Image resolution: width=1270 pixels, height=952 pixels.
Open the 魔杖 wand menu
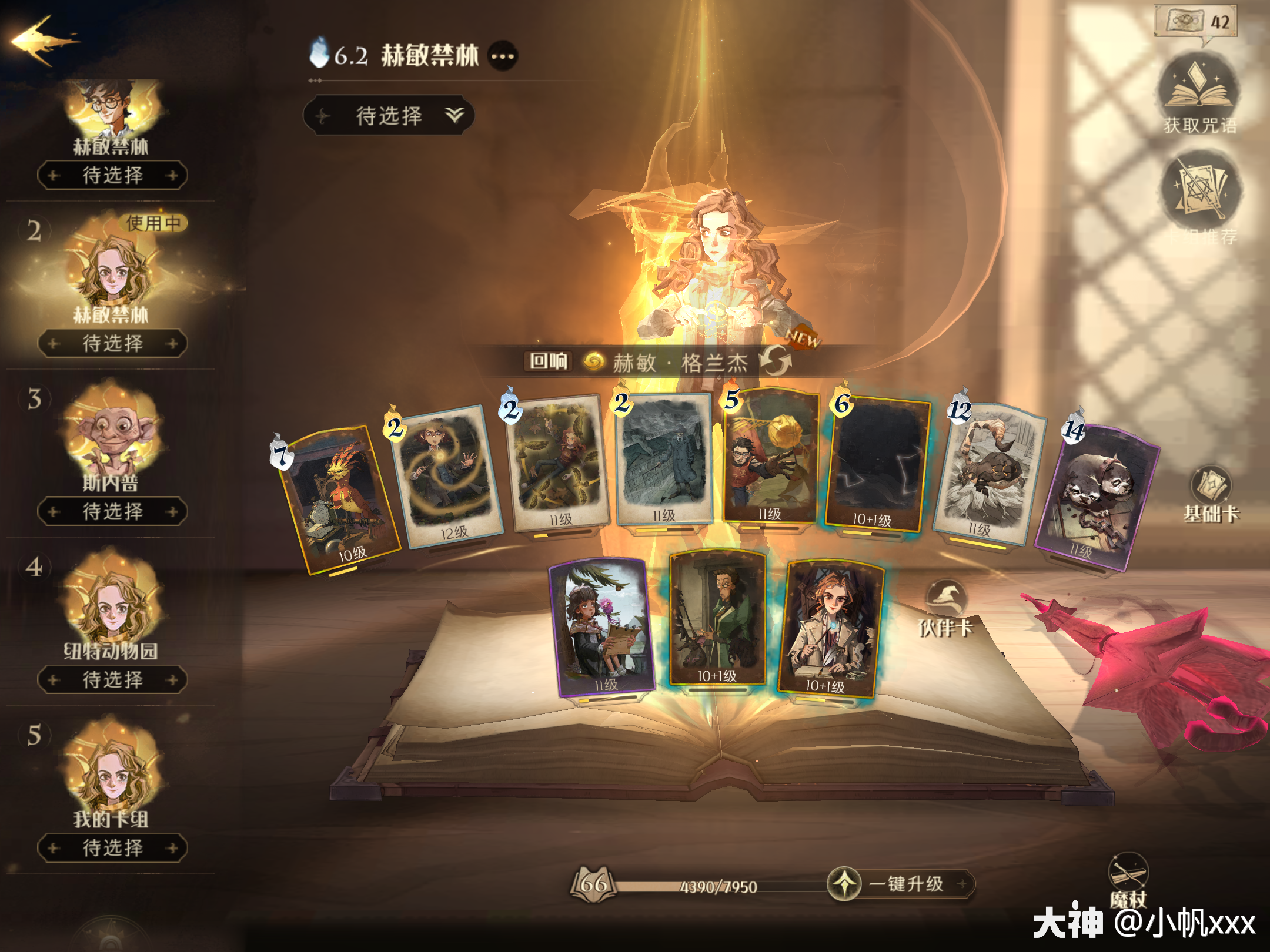coord(1128,879)
